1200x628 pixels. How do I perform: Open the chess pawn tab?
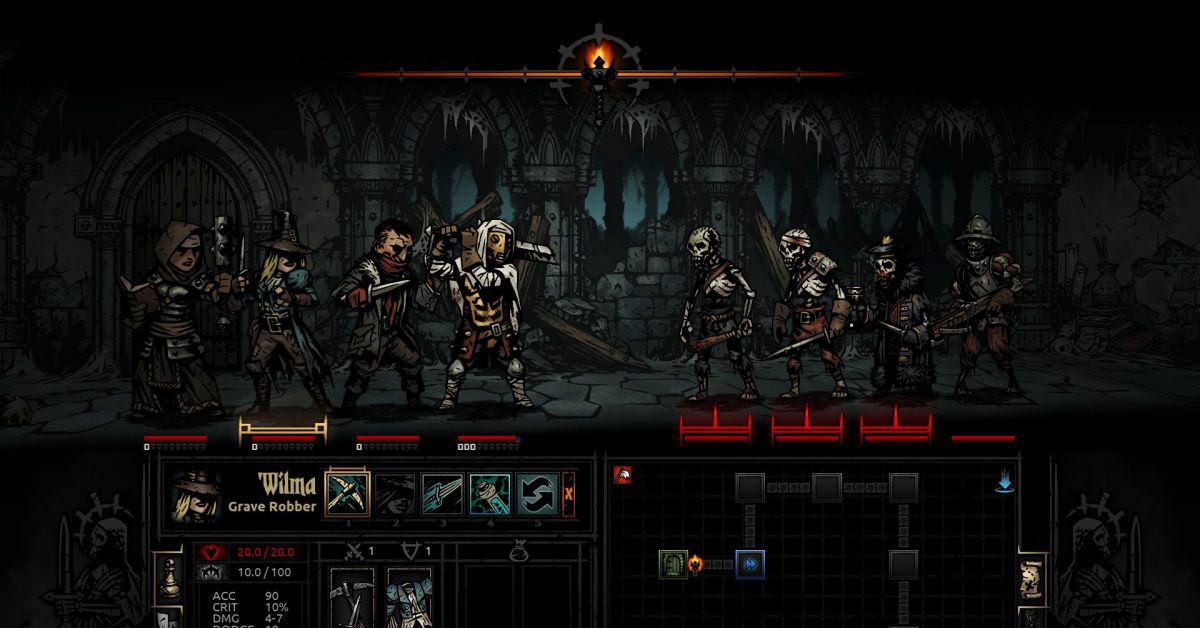(171, 578)
